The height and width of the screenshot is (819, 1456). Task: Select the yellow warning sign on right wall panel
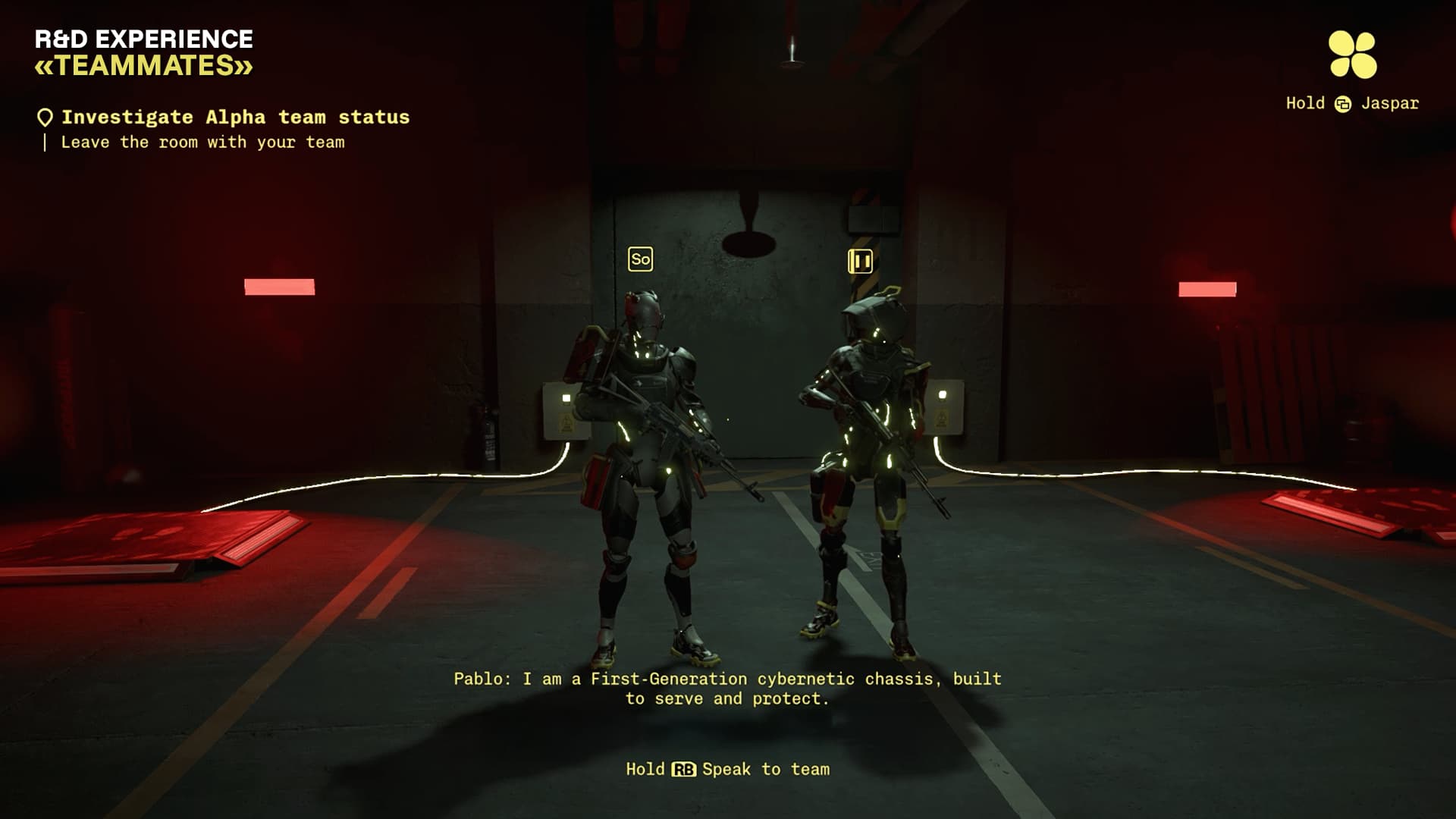940,417
